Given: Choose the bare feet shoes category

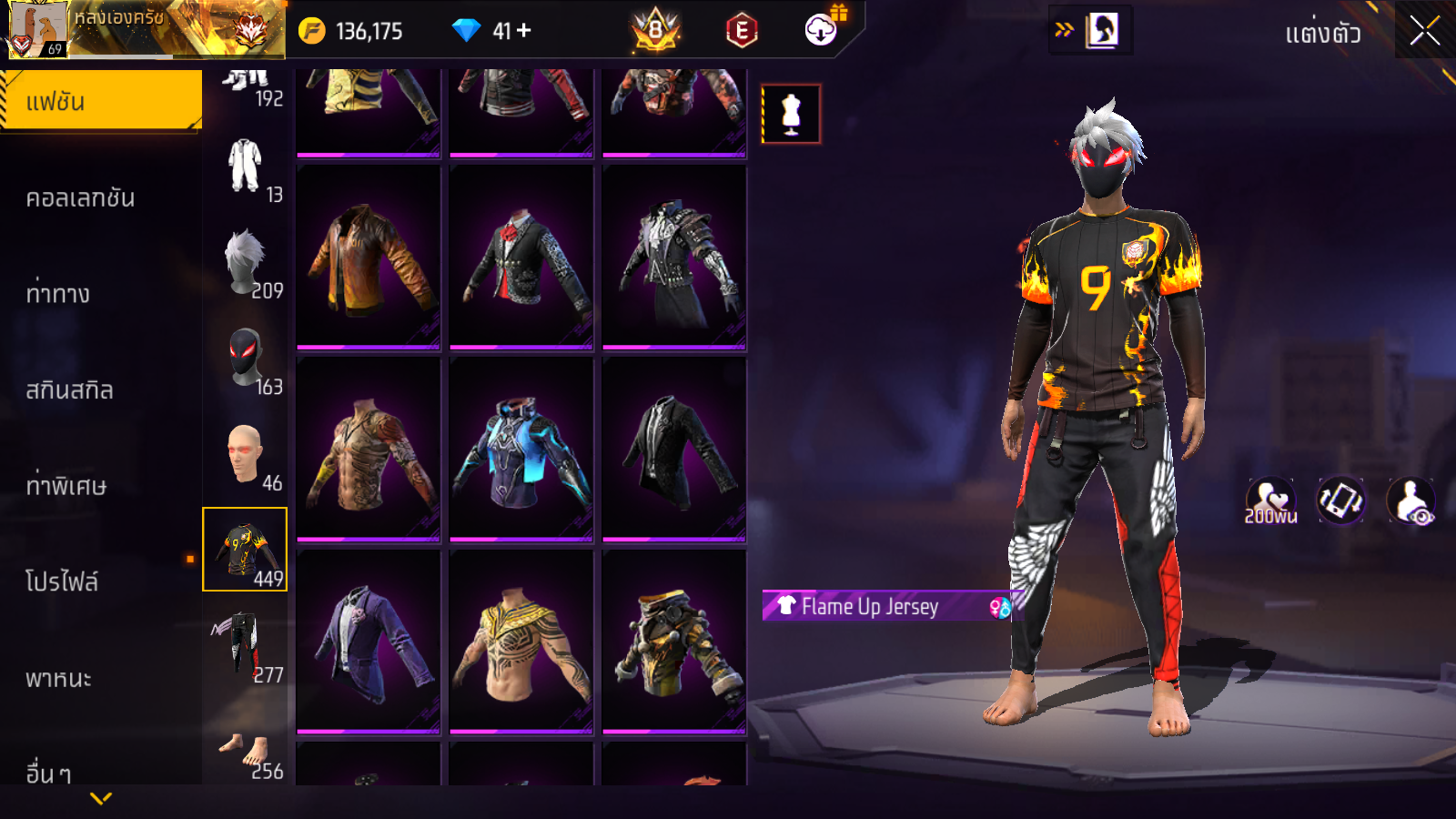Looking at the screenshot, I should (x=245, y=752).
